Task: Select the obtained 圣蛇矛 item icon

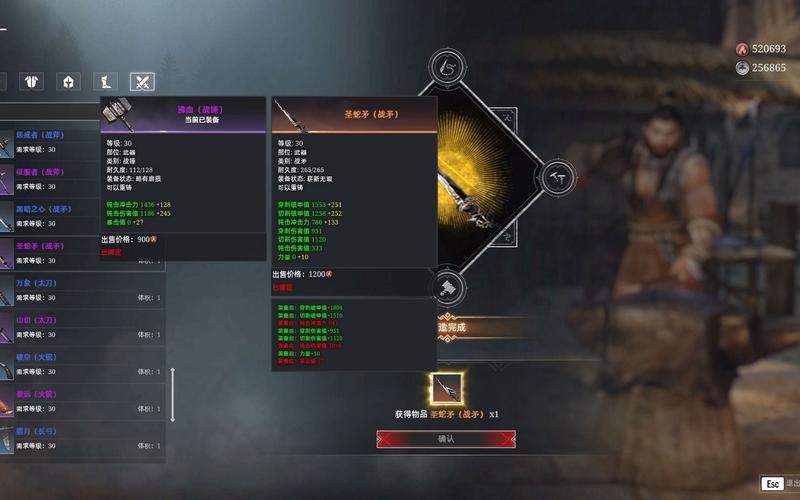Action: tap(446, 389)
